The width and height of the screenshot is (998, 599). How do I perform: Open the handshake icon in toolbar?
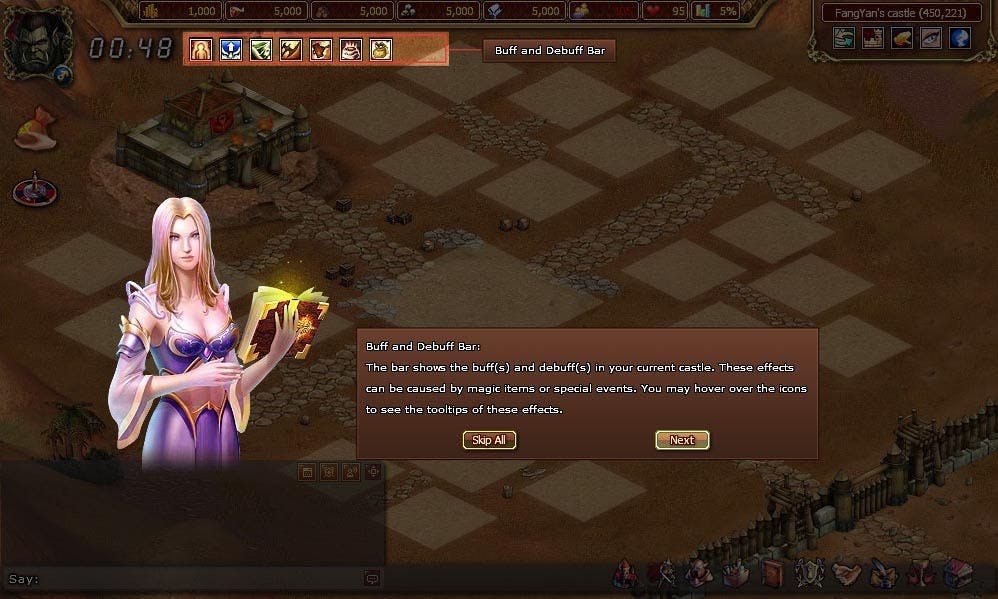click(846, 574)
